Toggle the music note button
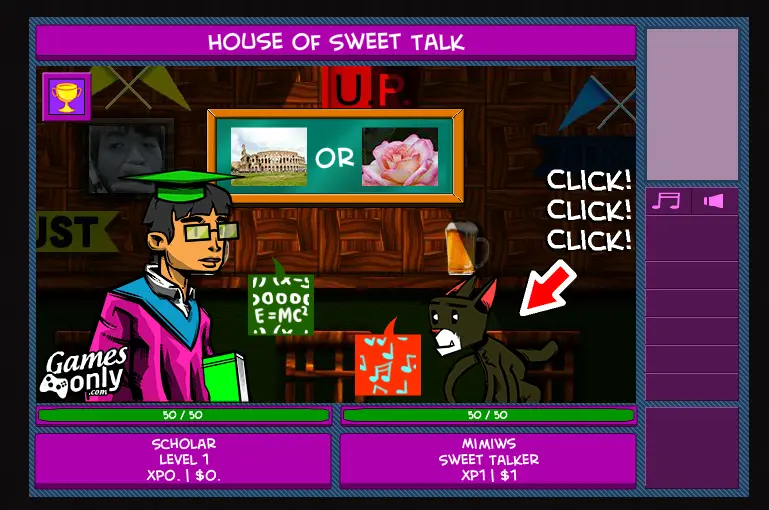This screenshot has width=769, height=510. (666, 201)
